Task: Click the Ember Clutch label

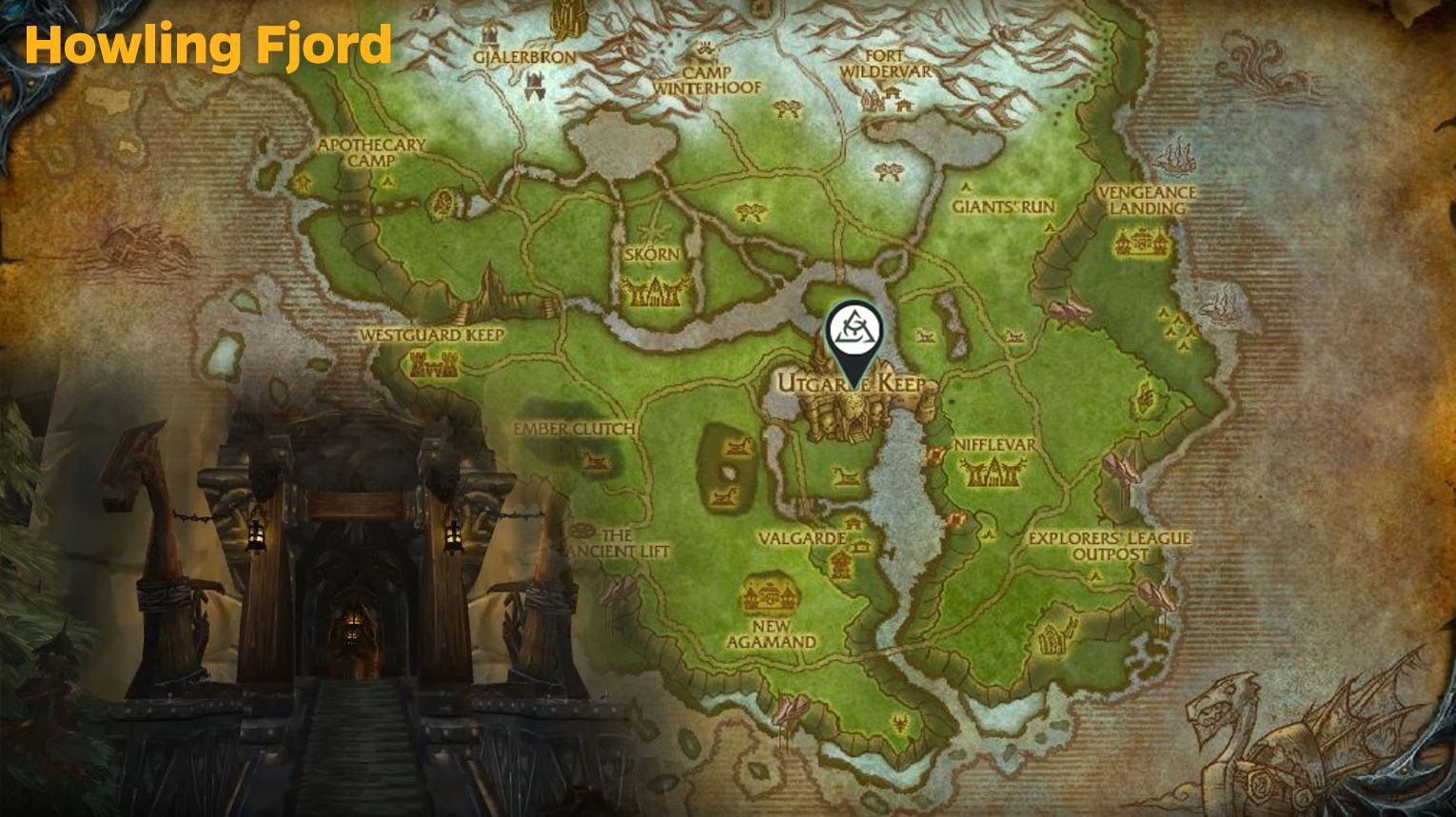Action: click(575, 428)
